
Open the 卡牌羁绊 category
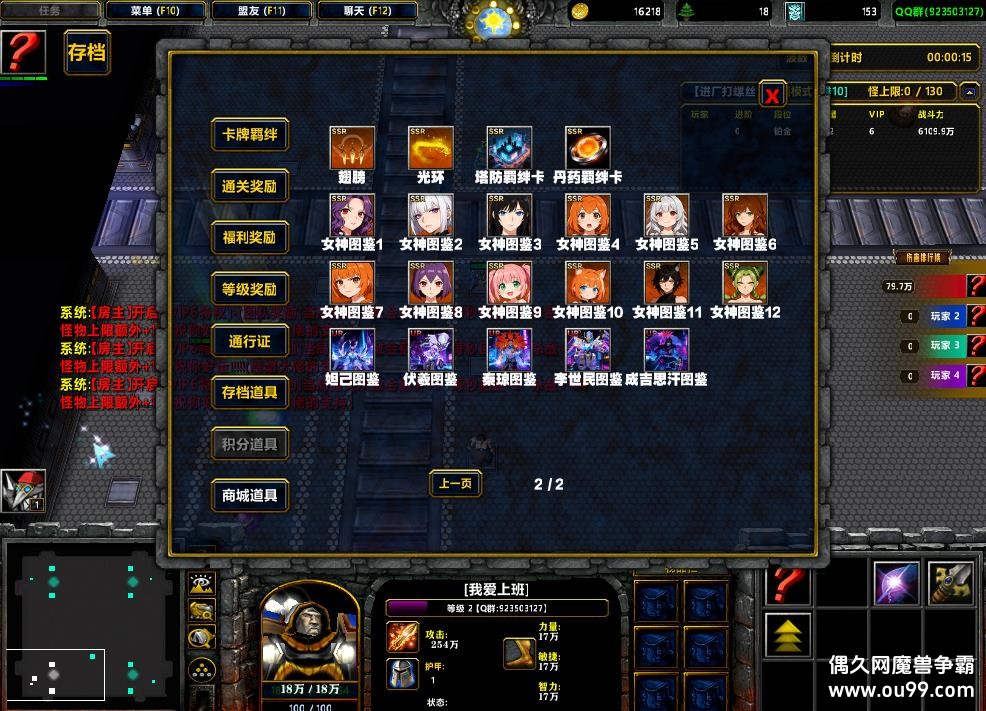[x=250, y=135]
